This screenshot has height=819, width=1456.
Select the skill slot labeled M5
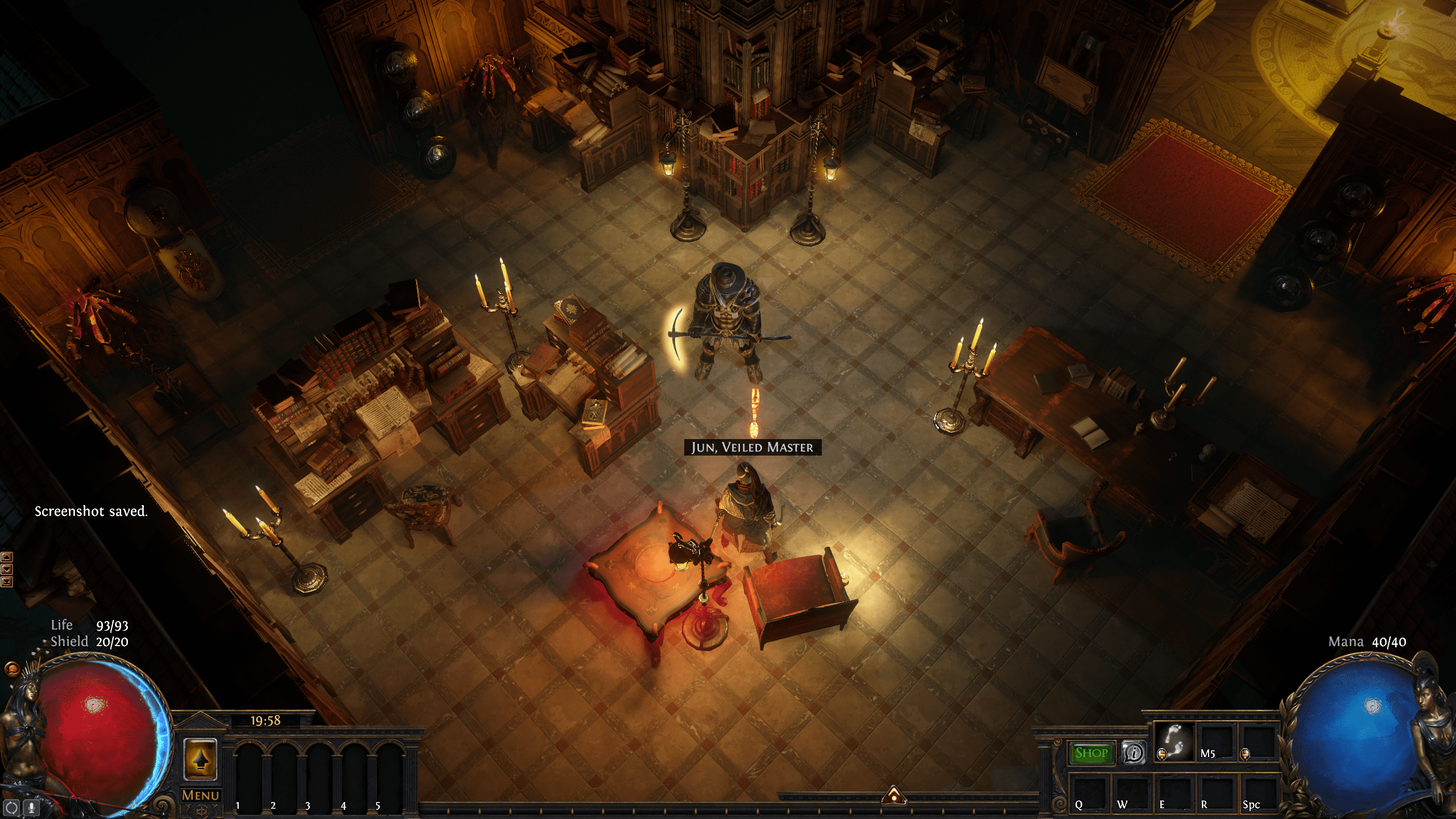pos(1216,743)
